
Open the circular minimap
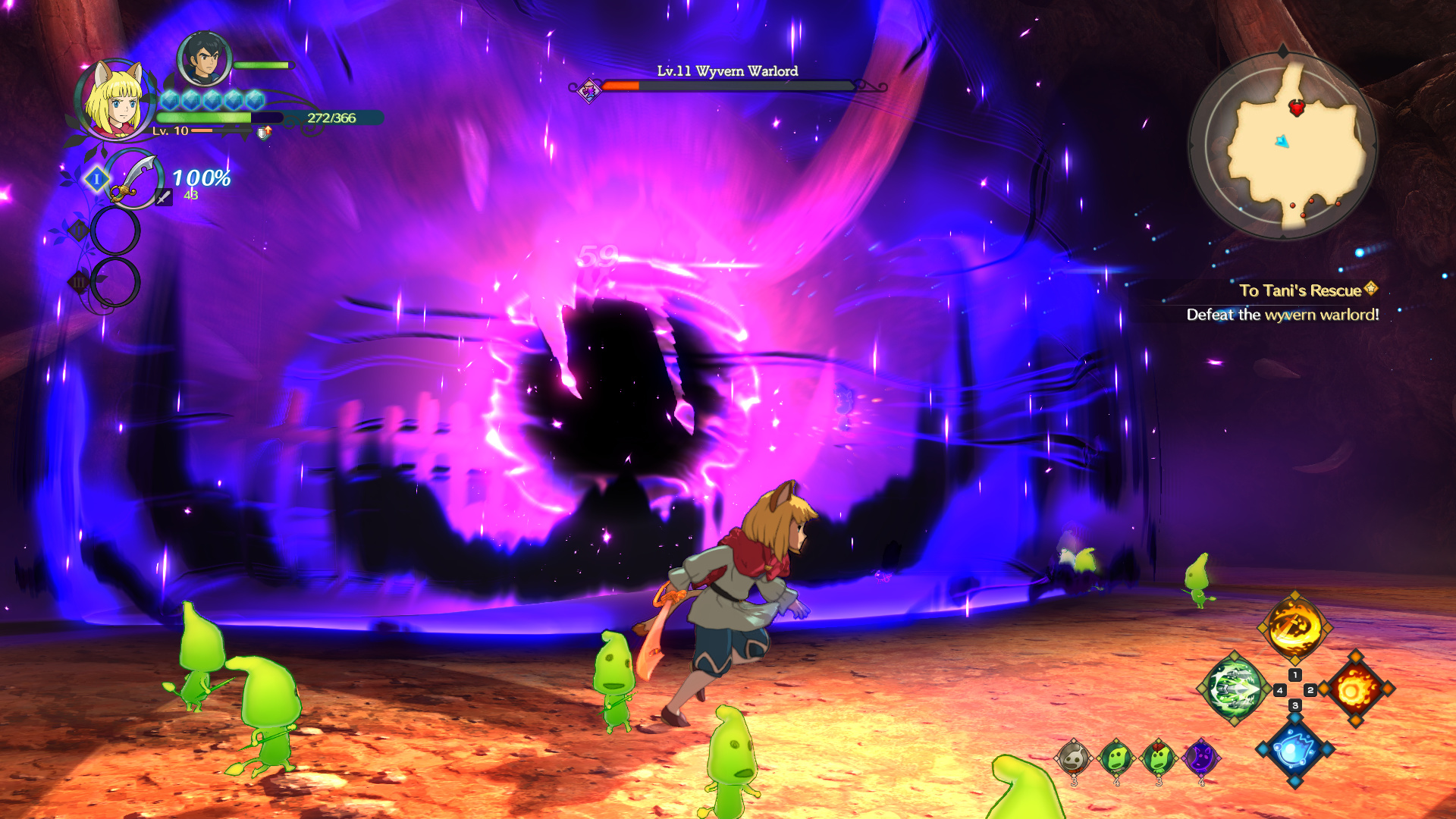point(1282,145)
